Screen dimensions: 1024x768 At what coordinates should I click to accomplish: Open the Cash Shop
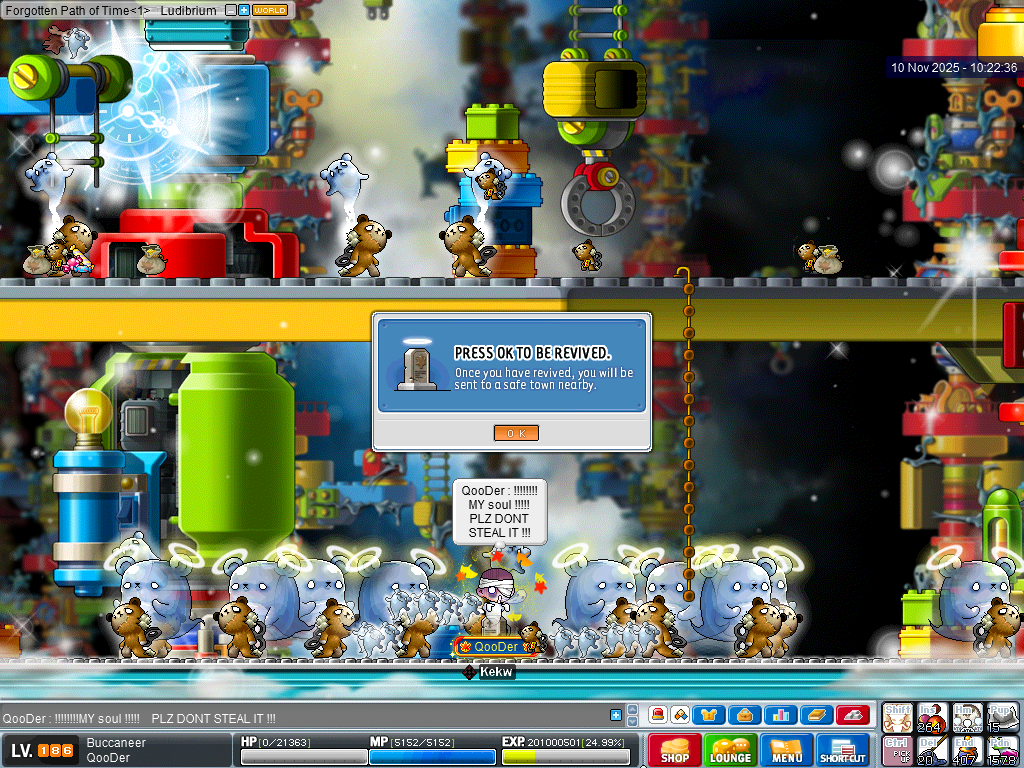pos(674,750)
